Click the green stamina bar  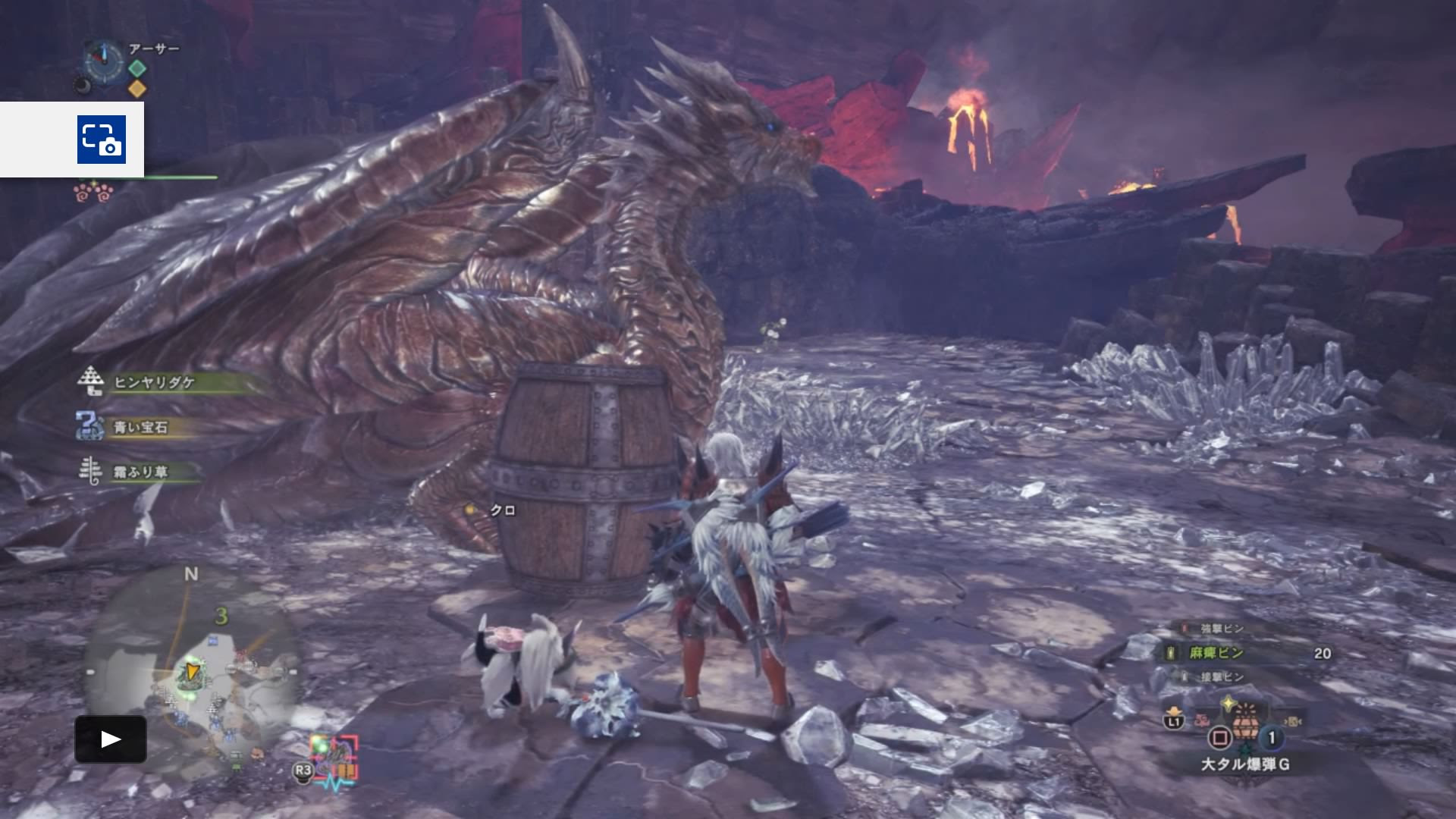click(181, 178)
